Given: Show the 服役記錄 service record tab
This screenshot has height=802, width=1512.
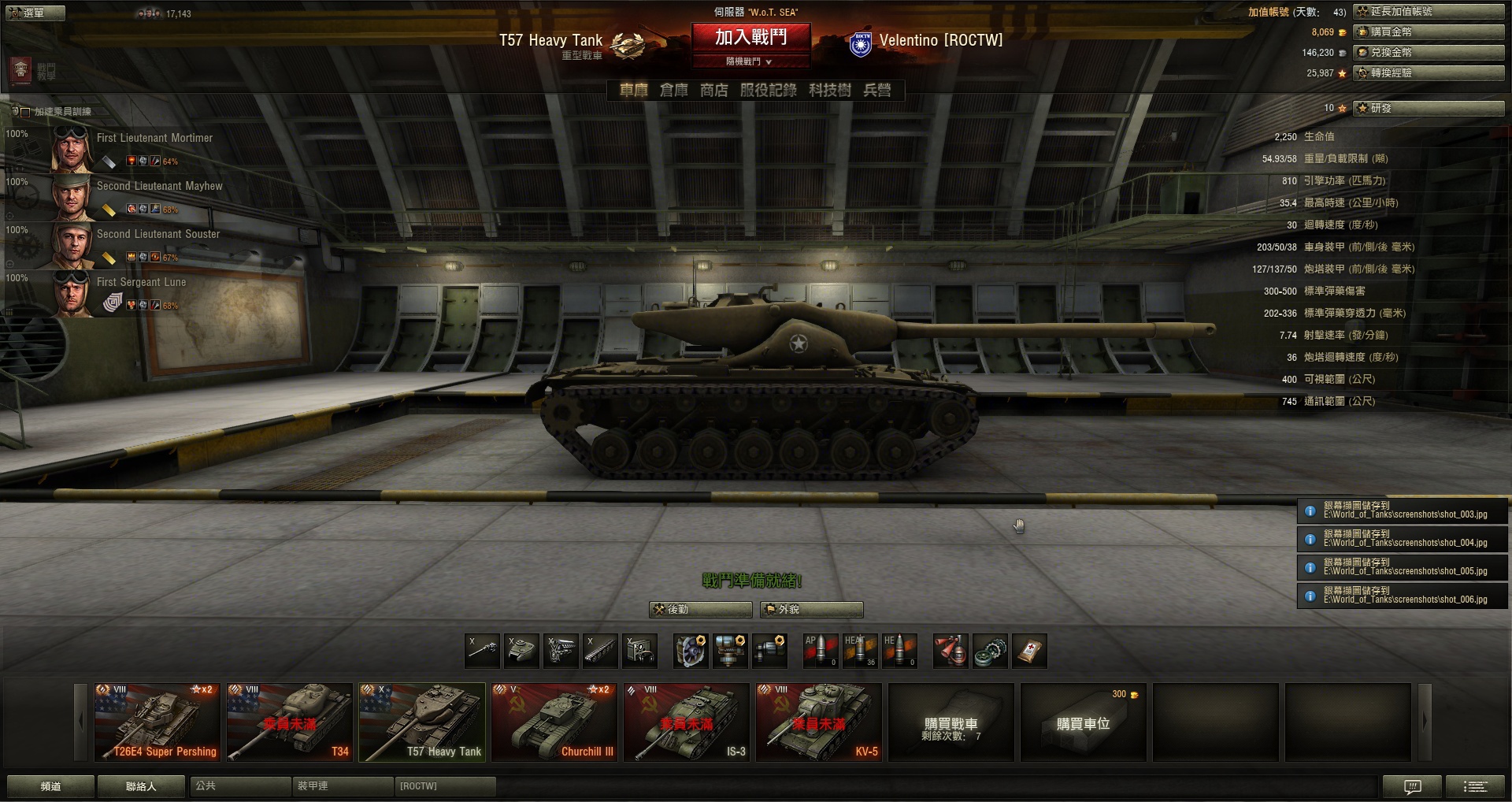Looking at the screenshot, I should (768, 91).
